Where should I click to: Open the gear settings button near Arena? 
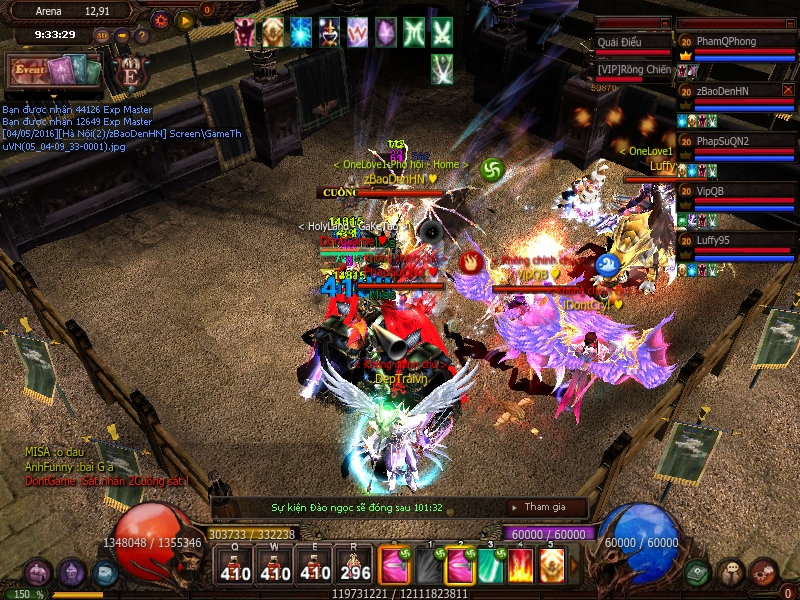(159, 19)
